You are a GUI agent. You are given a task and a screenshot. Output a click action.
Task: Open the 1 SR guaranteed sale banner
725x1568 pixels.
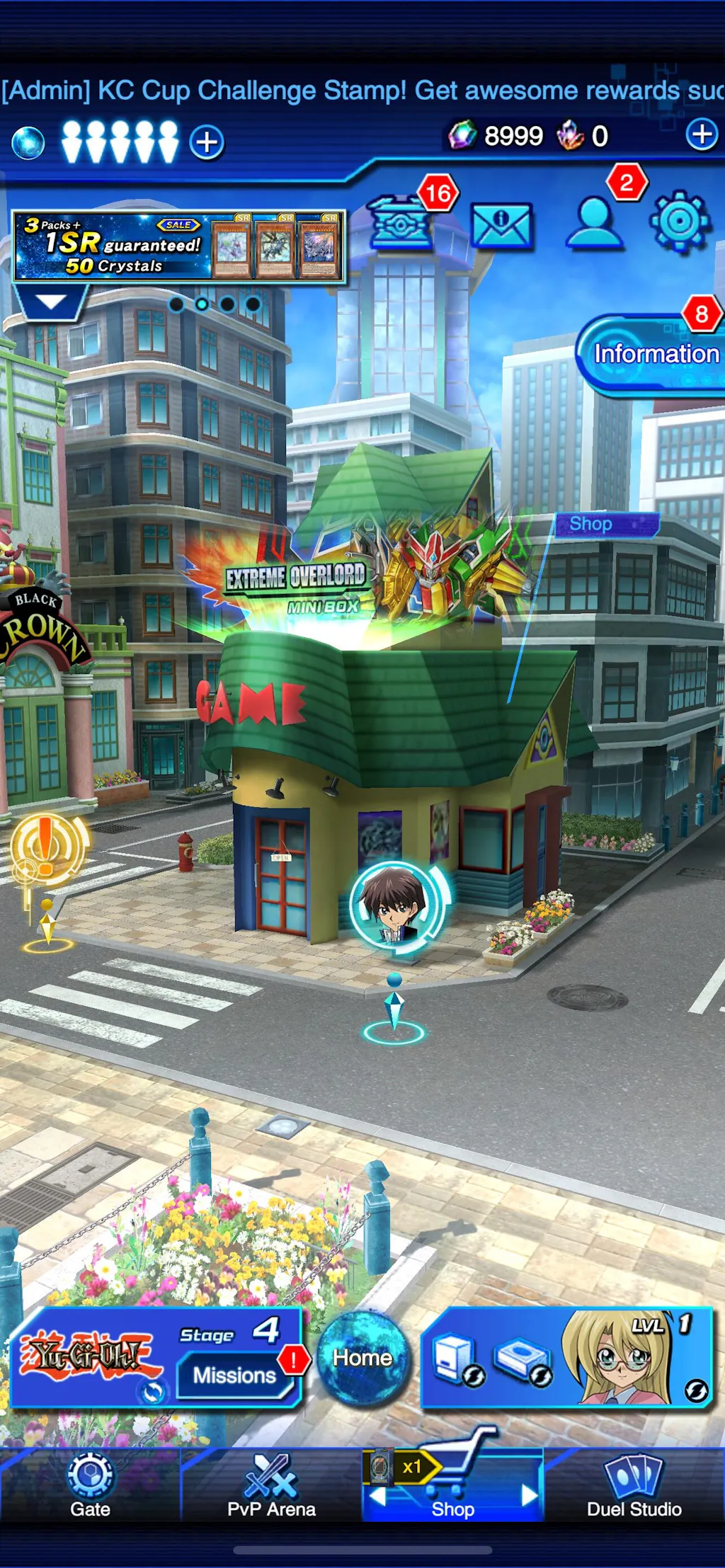[x=178, y=246]
